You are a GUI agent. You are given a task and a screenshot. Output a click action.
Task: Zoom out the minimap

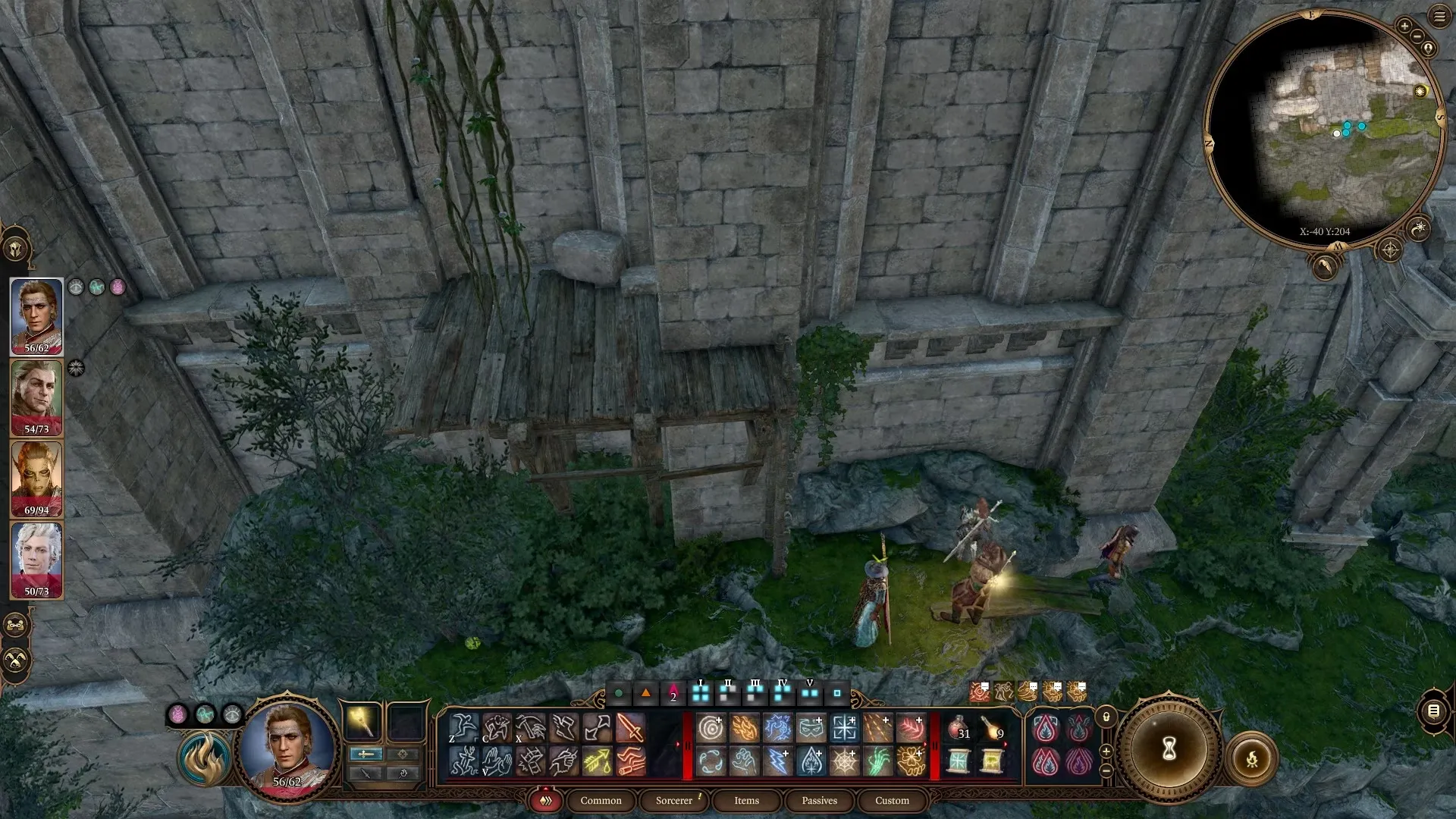[1417, 36]
